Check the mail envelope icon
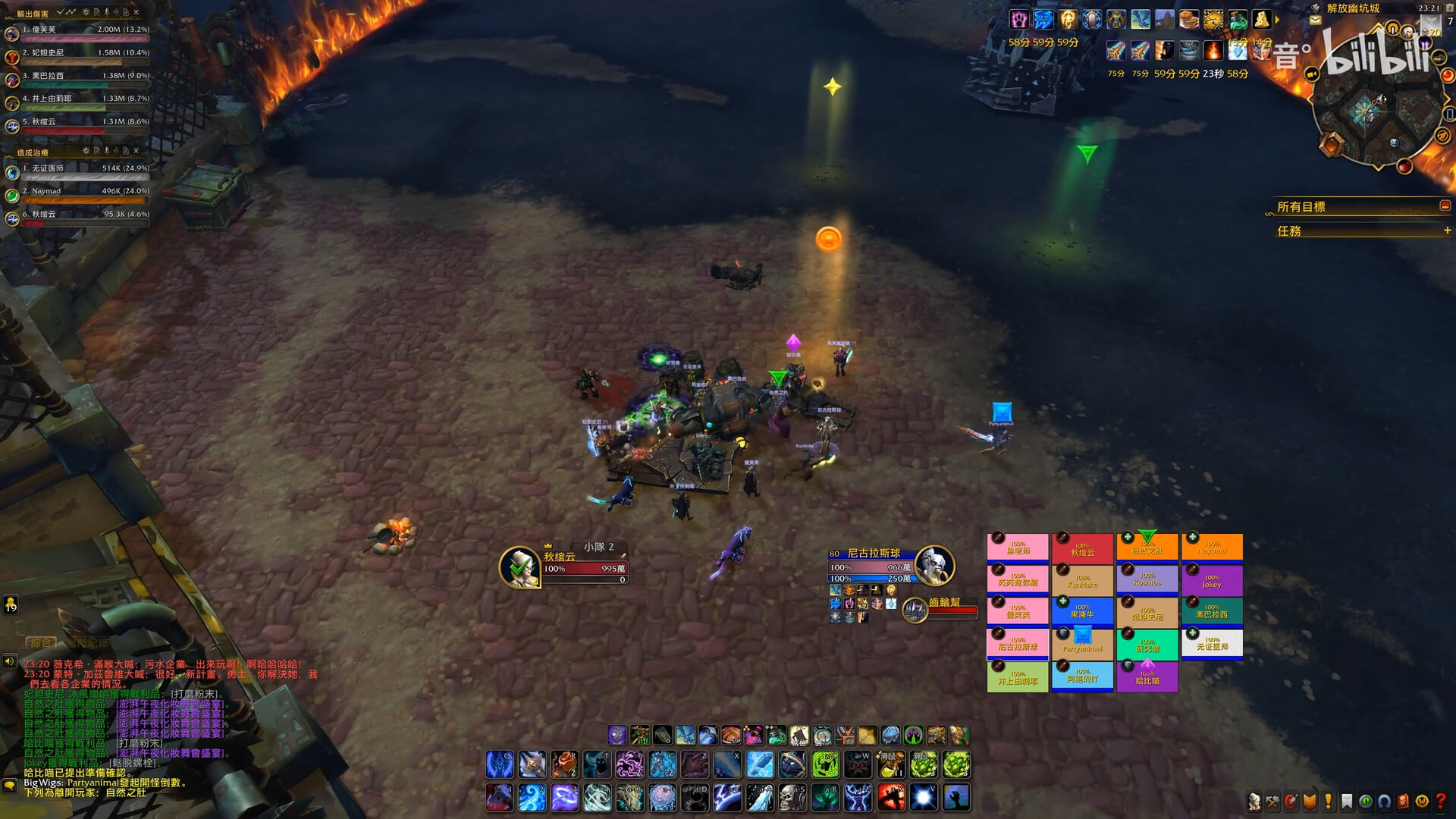 [x=1315, y=20]
